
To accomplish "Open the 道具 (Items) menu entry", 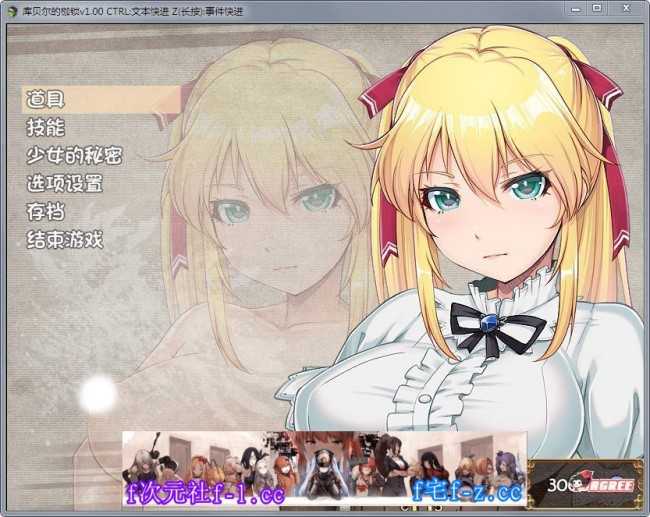I will (x=46, y=99).
